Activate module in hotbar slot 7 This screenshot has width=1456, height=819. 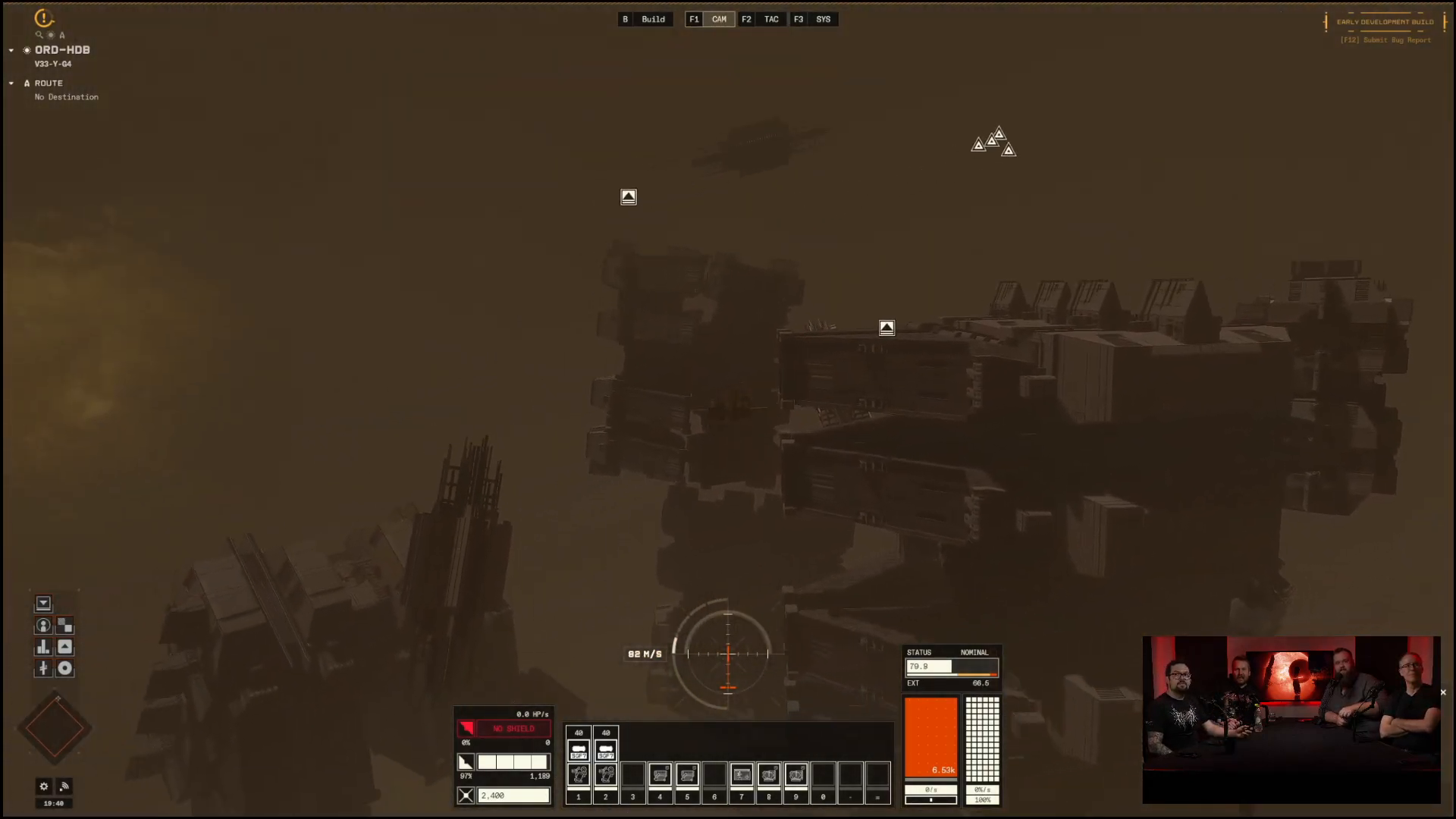(742, 775)
